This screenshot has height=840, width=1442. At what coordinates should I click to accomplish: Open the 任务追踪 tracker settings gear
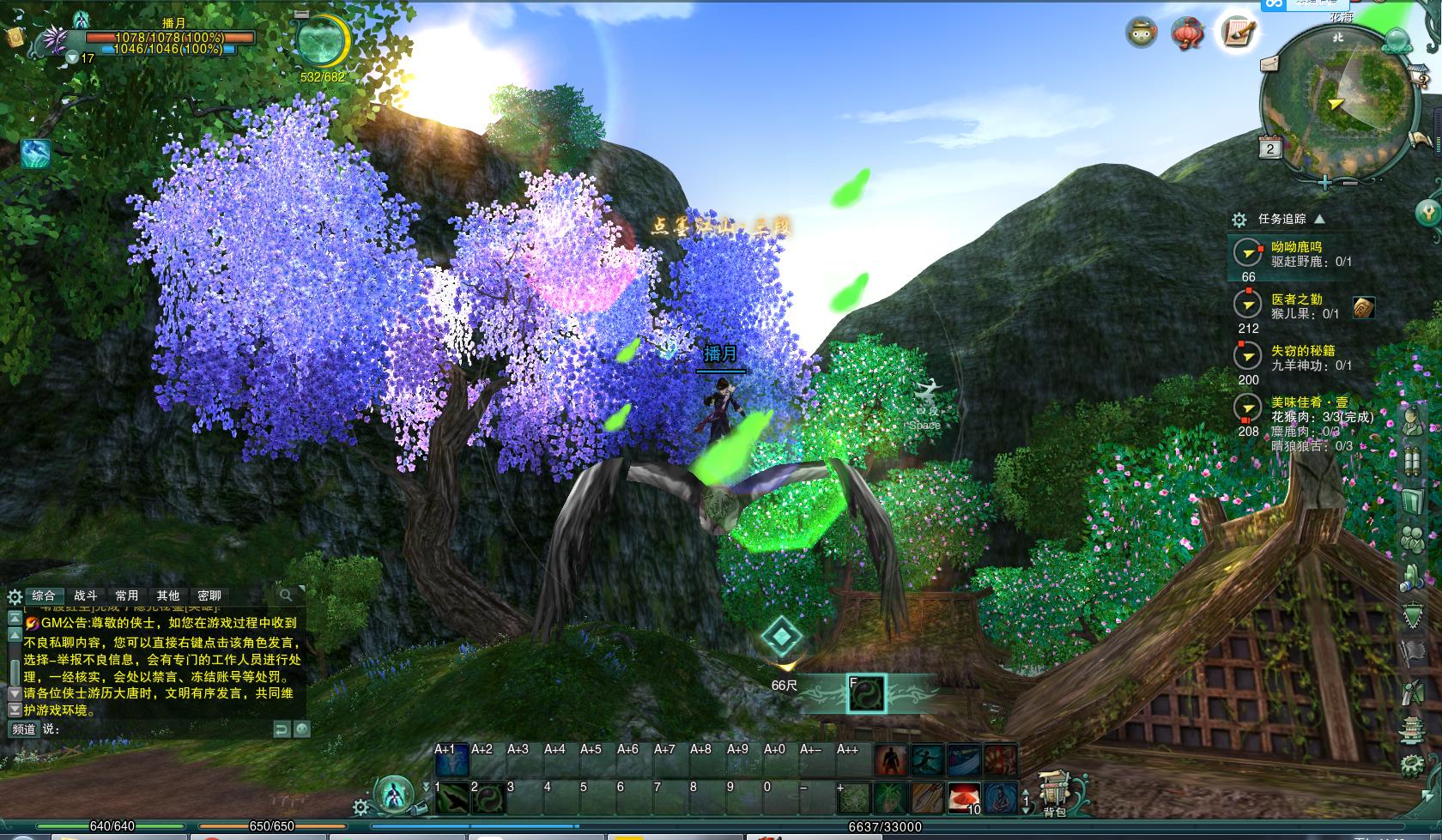(1239, 220)
